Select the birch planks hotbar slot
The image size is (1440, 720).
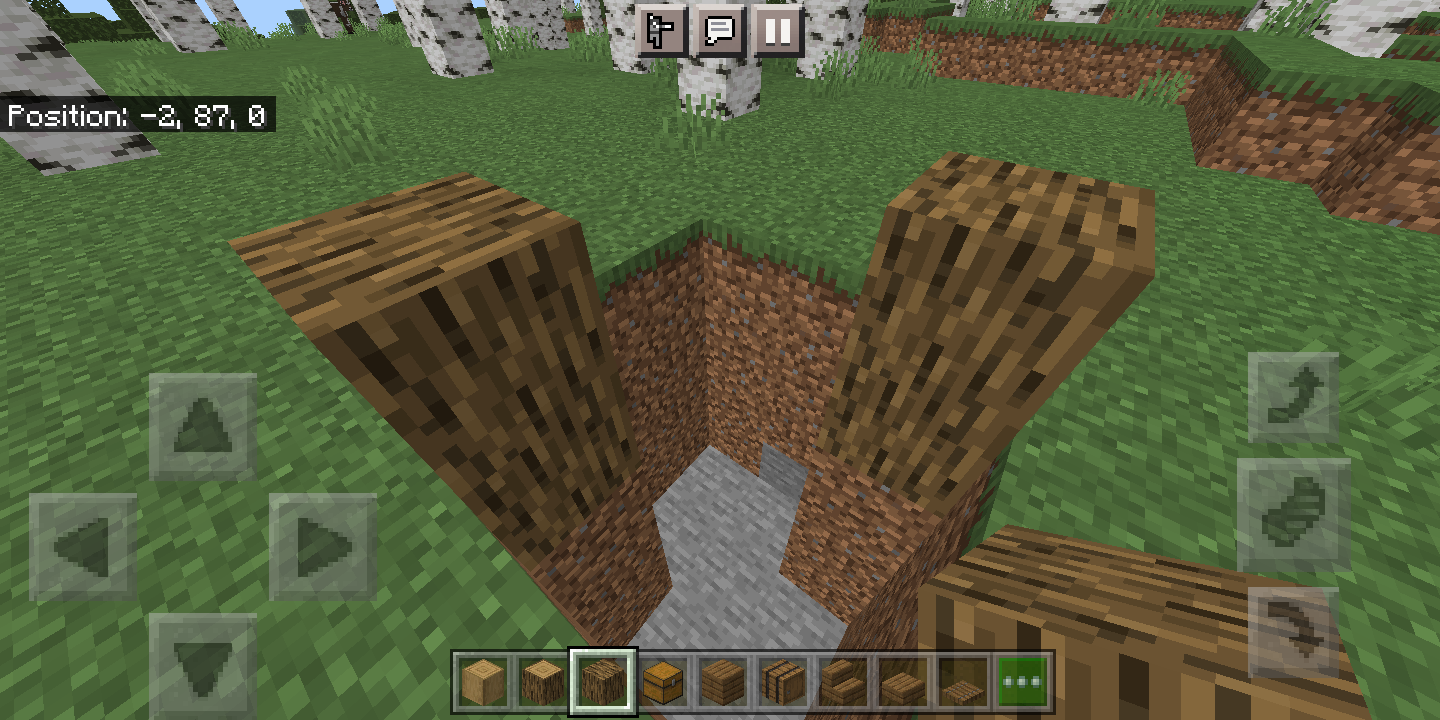pos(720,683)
